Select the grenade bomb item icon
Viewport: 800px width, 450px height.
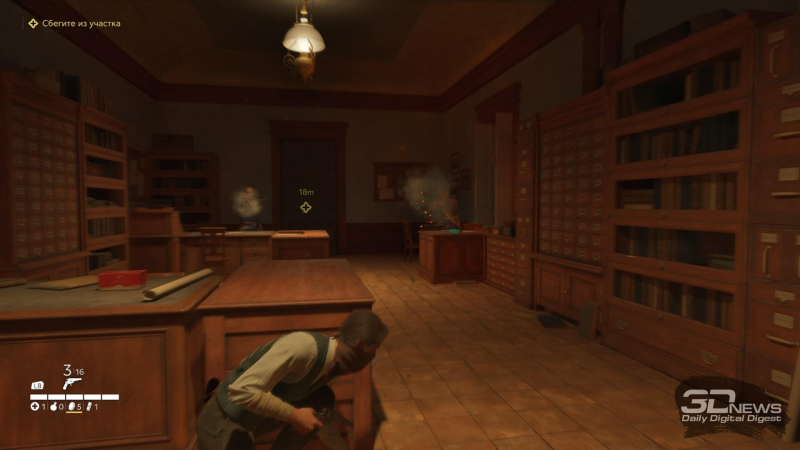pos(52,407)
